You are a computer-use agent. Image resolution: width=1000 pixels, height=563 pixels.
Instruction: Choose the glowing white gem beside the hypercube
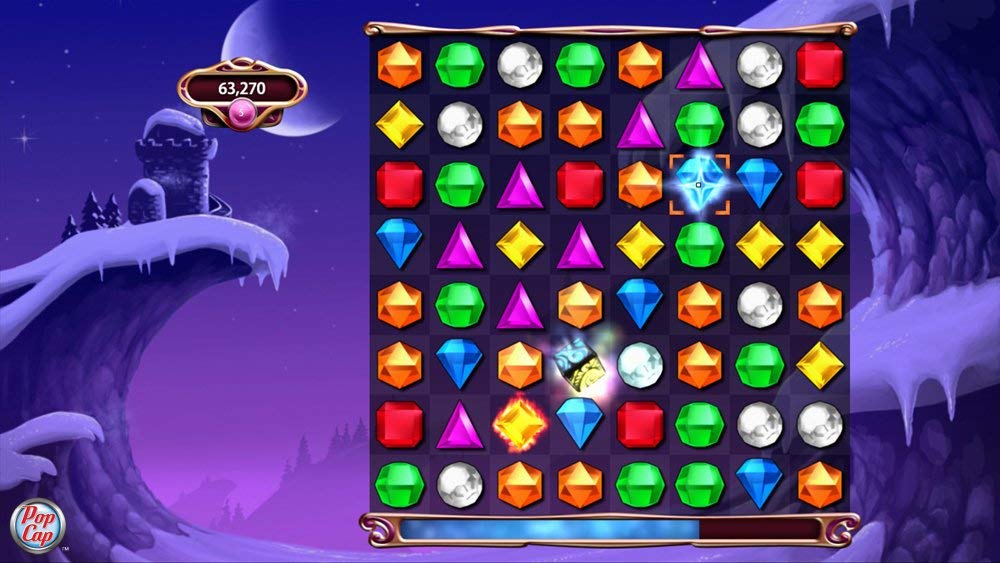point(639,364)
